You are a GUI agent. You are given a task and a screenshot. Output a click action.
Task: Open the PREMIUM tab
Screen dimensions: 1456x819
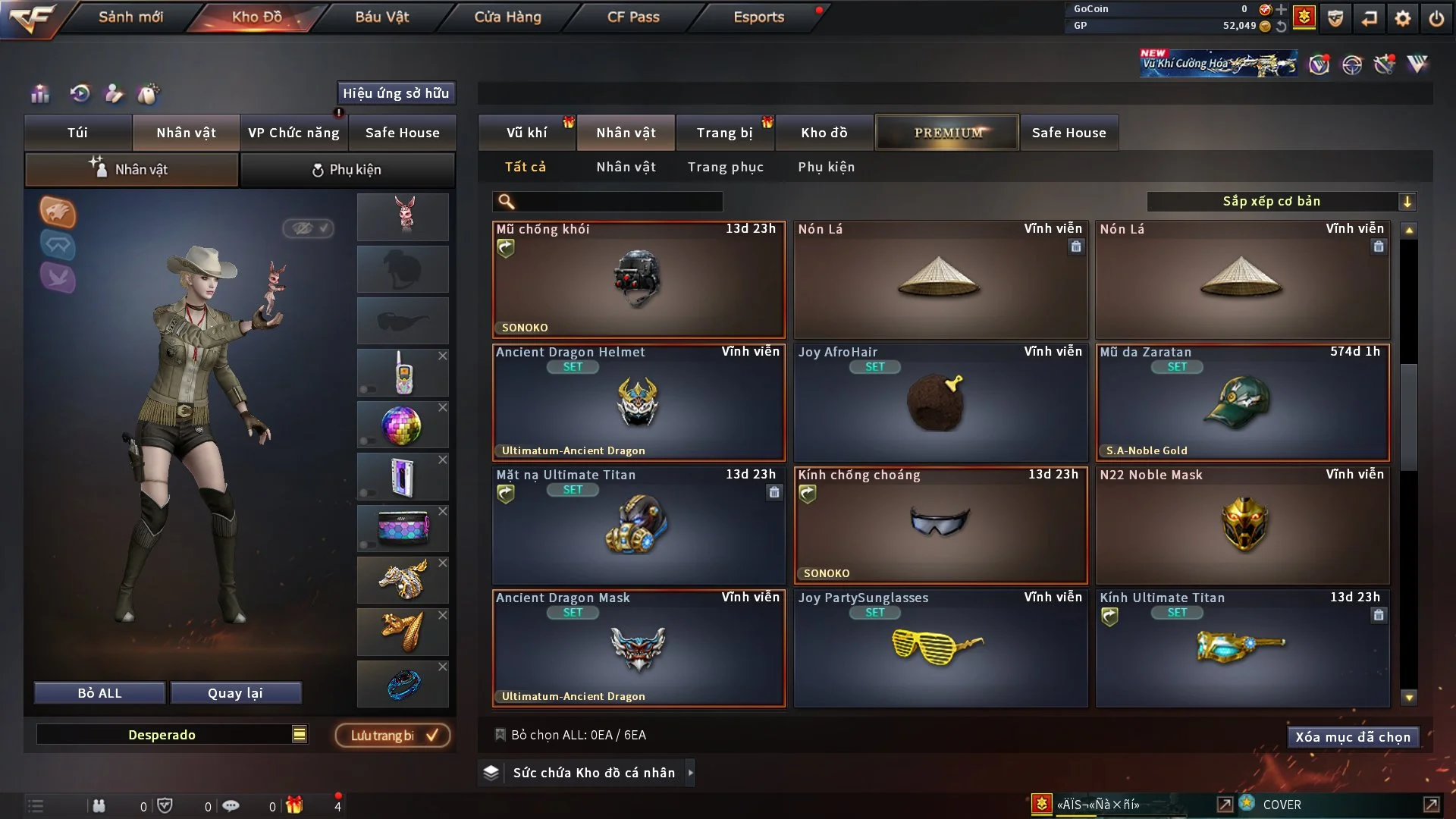coord(947,133)
